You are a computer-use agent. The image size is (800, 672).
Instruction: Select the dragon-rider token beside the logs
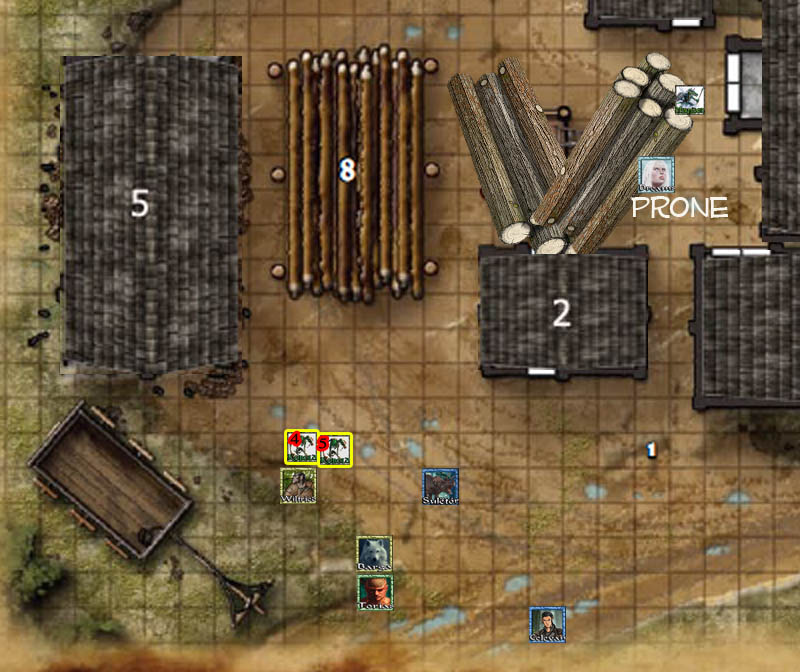(688, 99)
